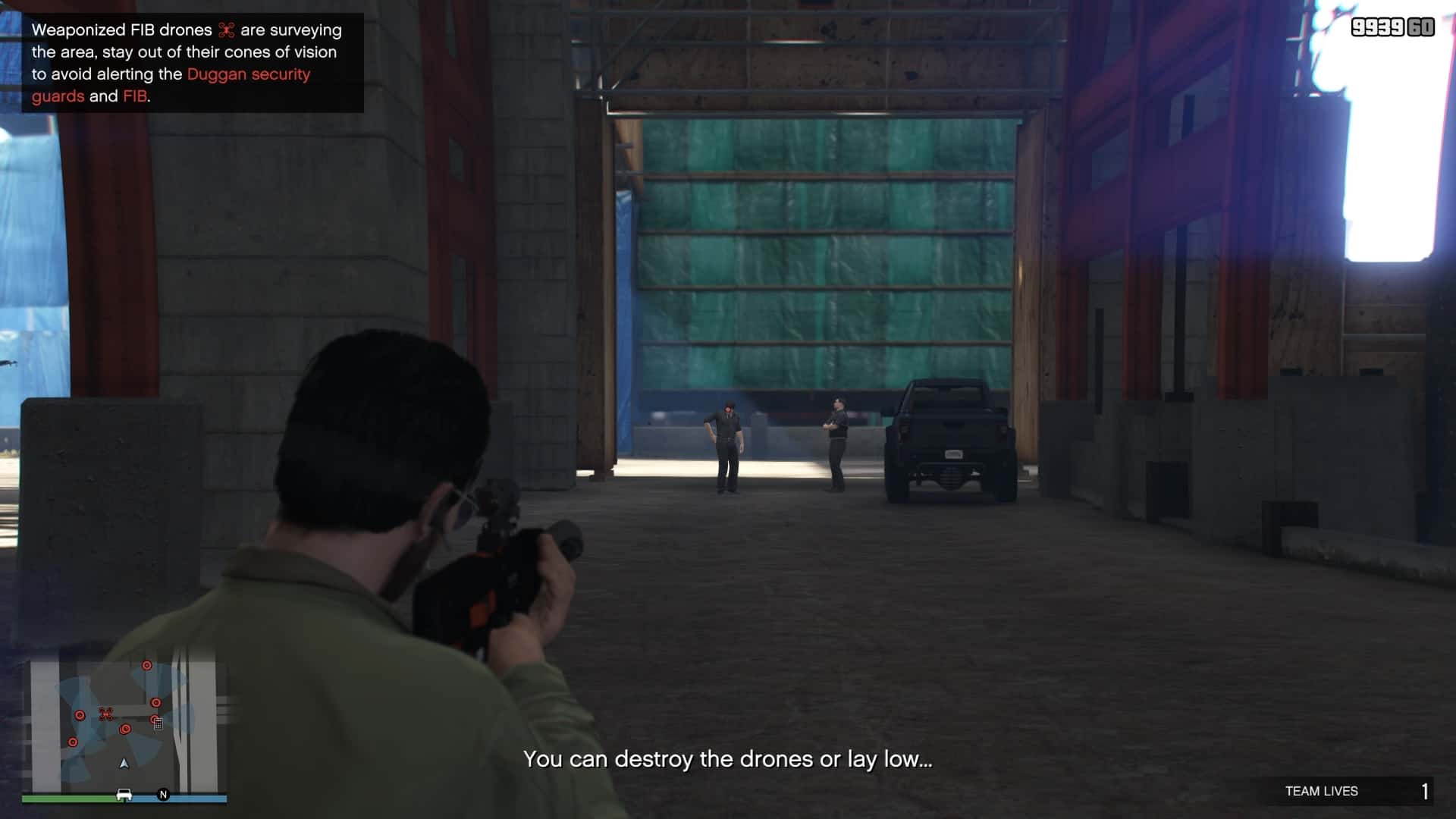Click the red FIB text in the help box

[136, 96]
